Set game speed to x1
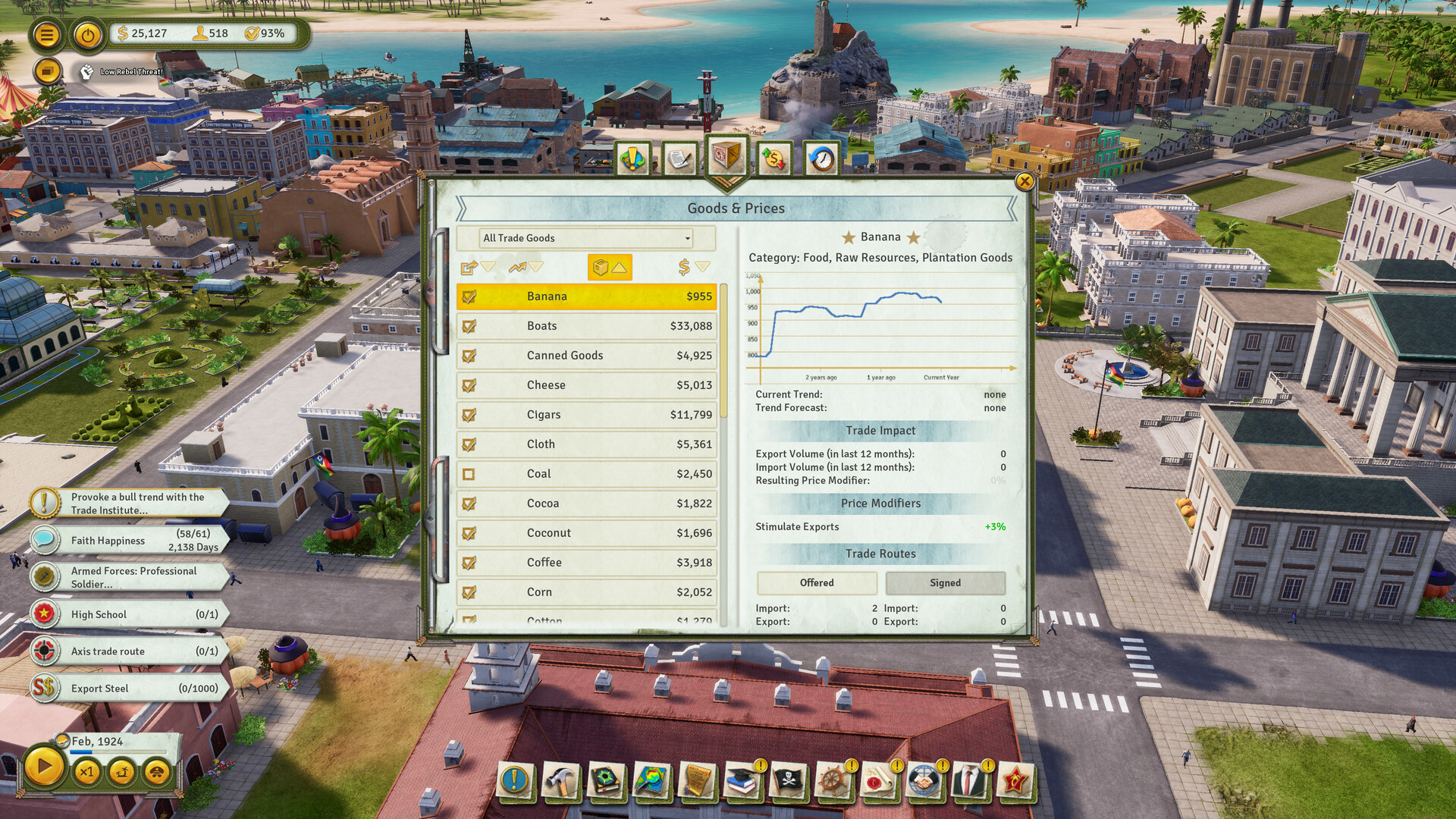This screenshot has width=1456, height=819. pyautogui.click(x=86, y=771)
